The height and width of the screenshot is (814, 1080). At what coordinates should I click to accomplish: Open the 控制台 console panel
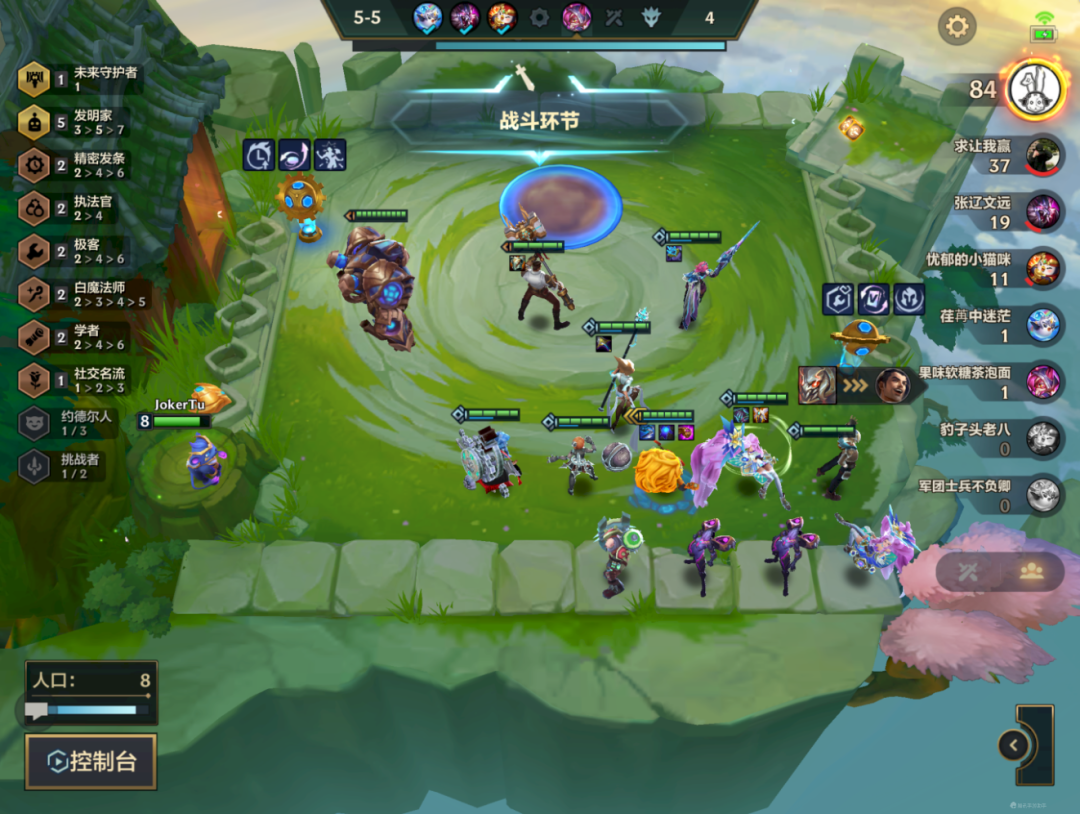(91, 761)
